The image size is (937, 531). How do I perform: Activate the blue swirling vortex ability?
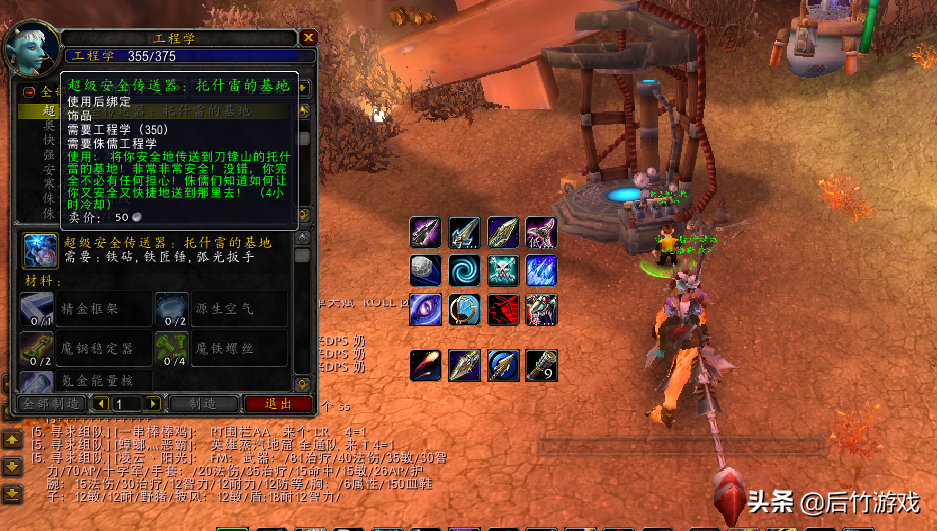(x=464, y=271)
